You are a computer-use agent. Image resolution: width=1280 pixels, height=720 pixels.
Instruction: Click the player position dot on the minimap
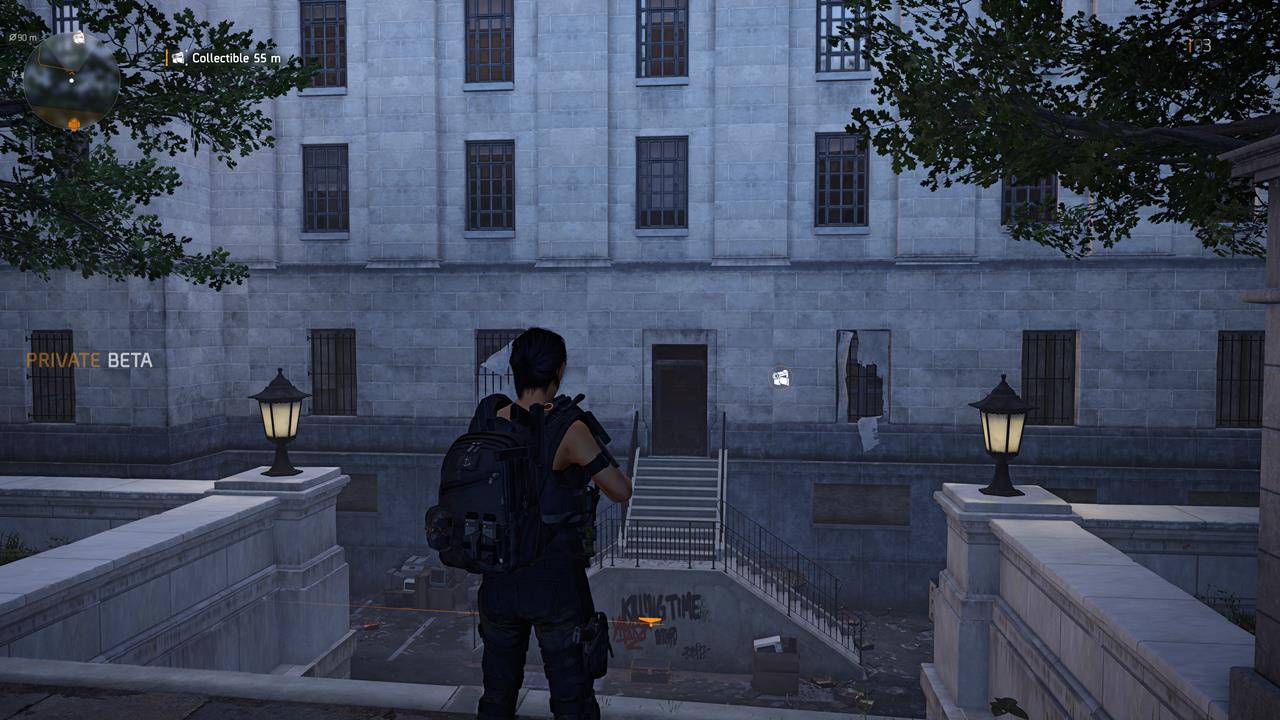click(71, 80)
